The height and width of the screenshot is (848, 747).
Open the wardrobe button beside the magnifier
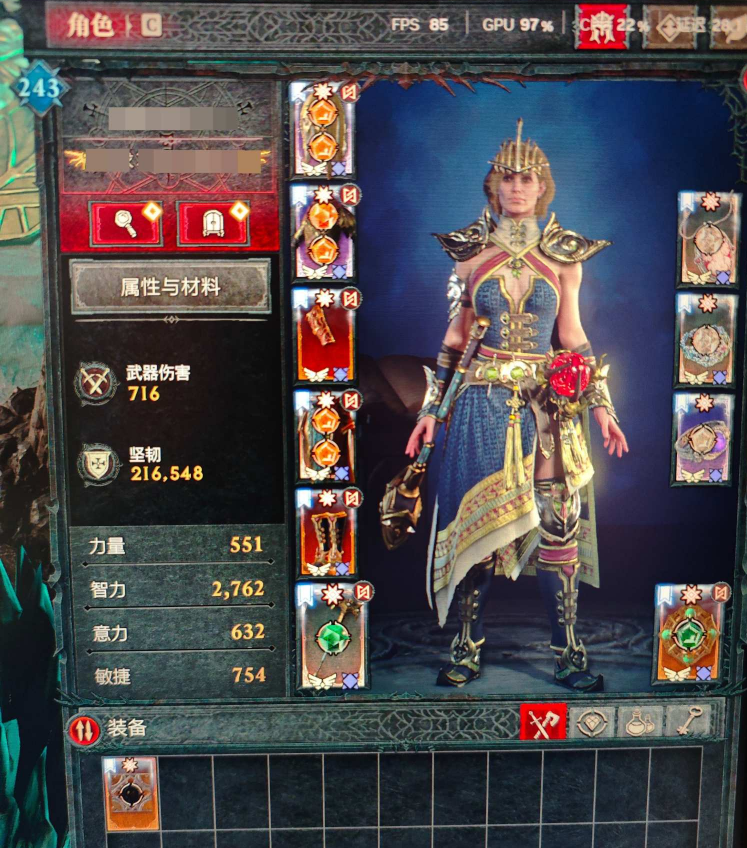[x=212, y=223]
